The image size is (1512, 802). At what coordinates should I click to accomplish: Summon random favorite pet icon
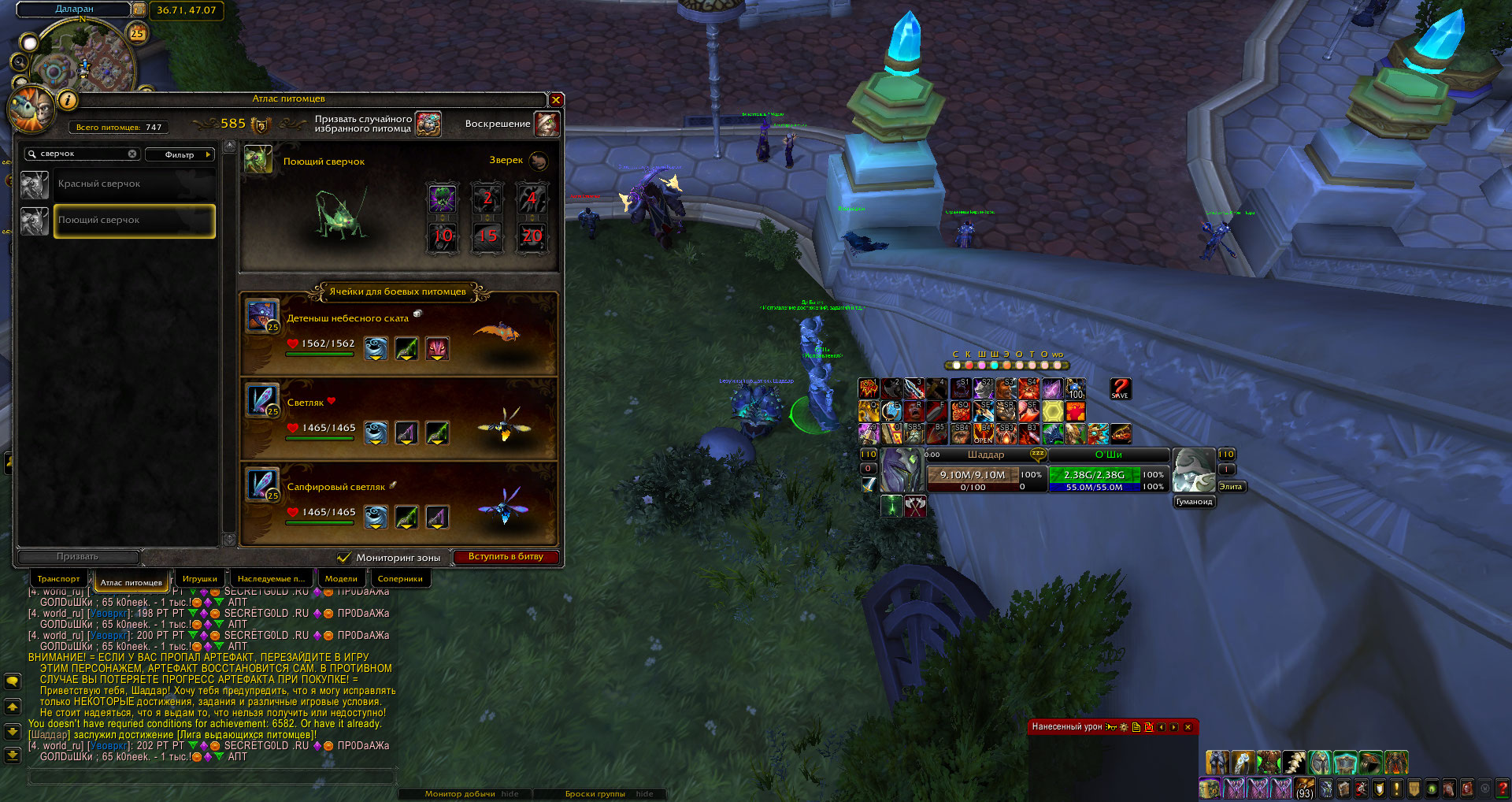pos(428,124)
